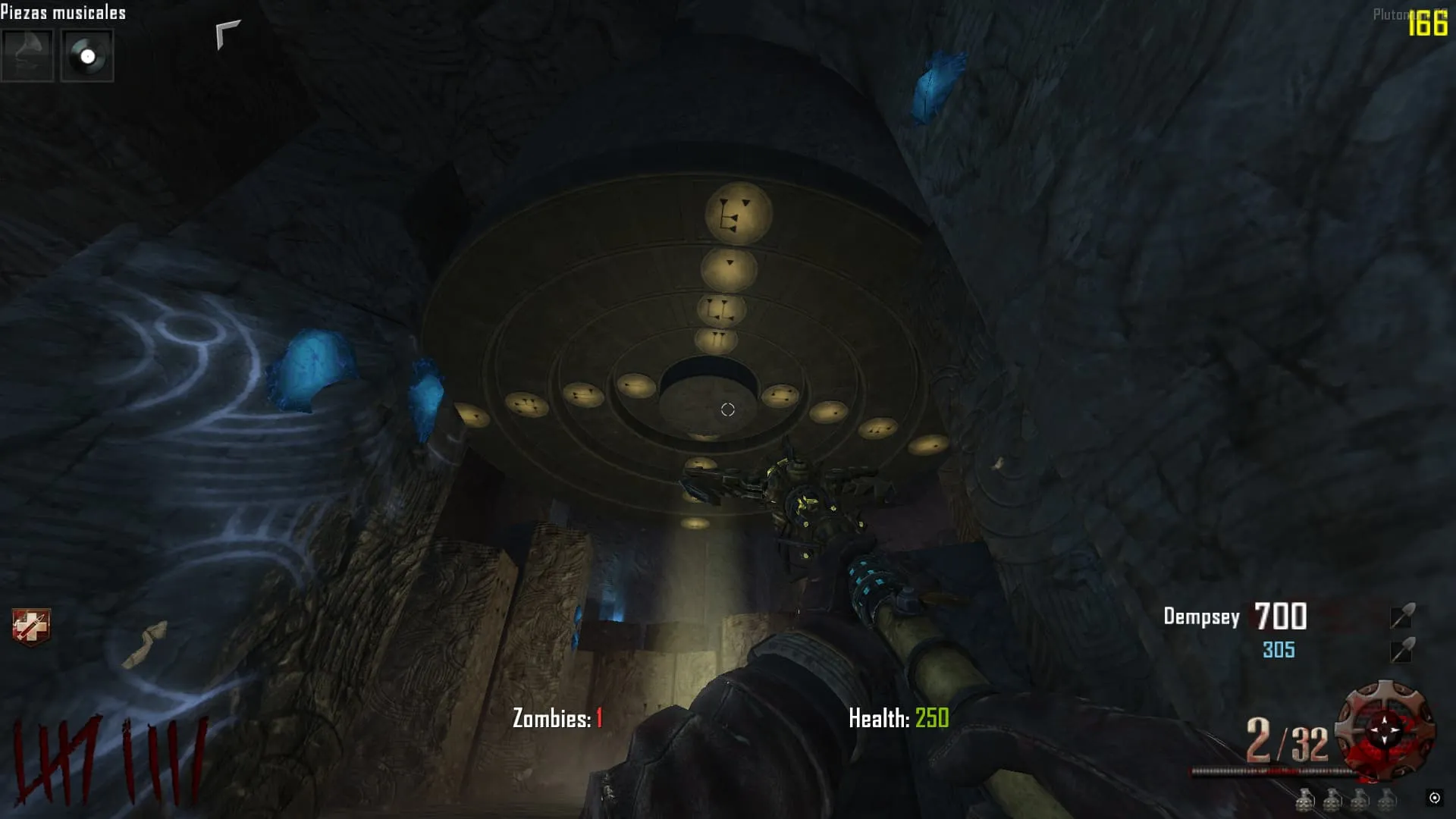Click the dimmed gramophone music piece slot
1456x819 pixels.
pos(27,55)
